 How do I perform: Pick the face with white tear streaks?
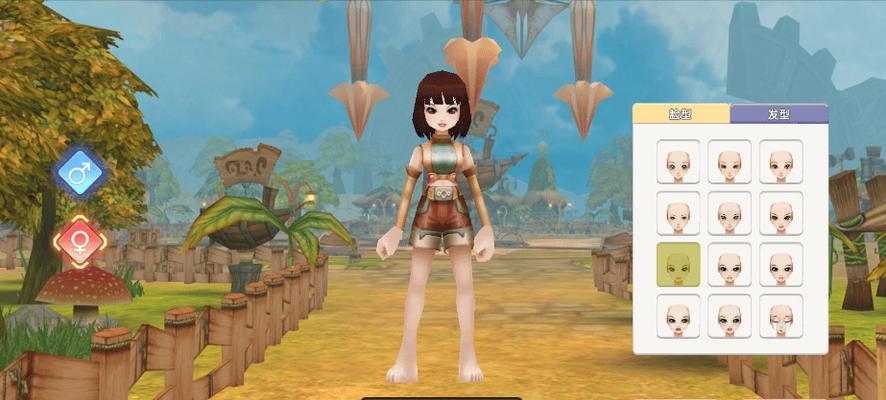click(x=781, y=316)
